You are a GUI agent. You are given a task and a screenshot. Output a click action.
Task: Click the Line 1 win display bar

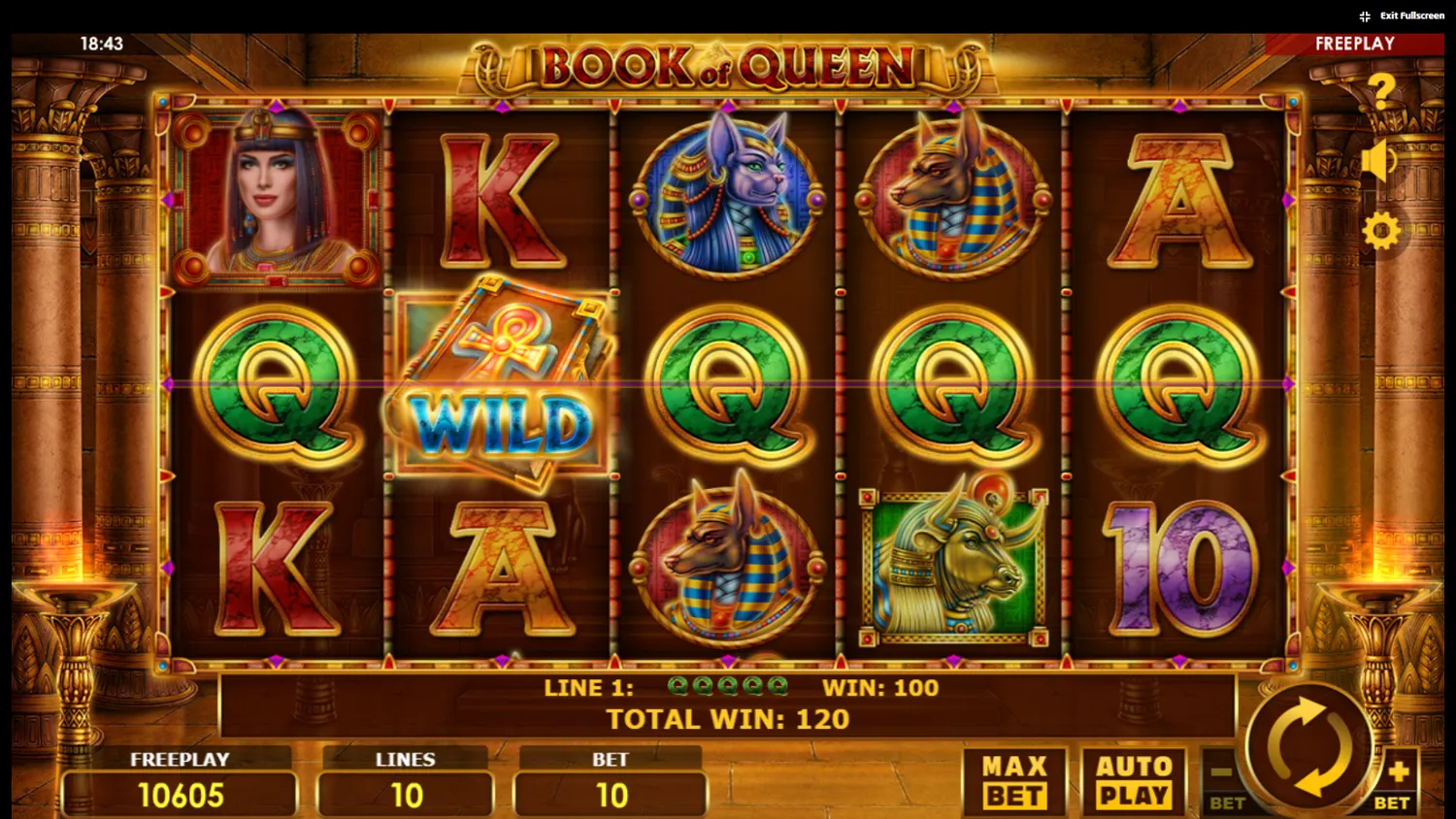(738, 687)
